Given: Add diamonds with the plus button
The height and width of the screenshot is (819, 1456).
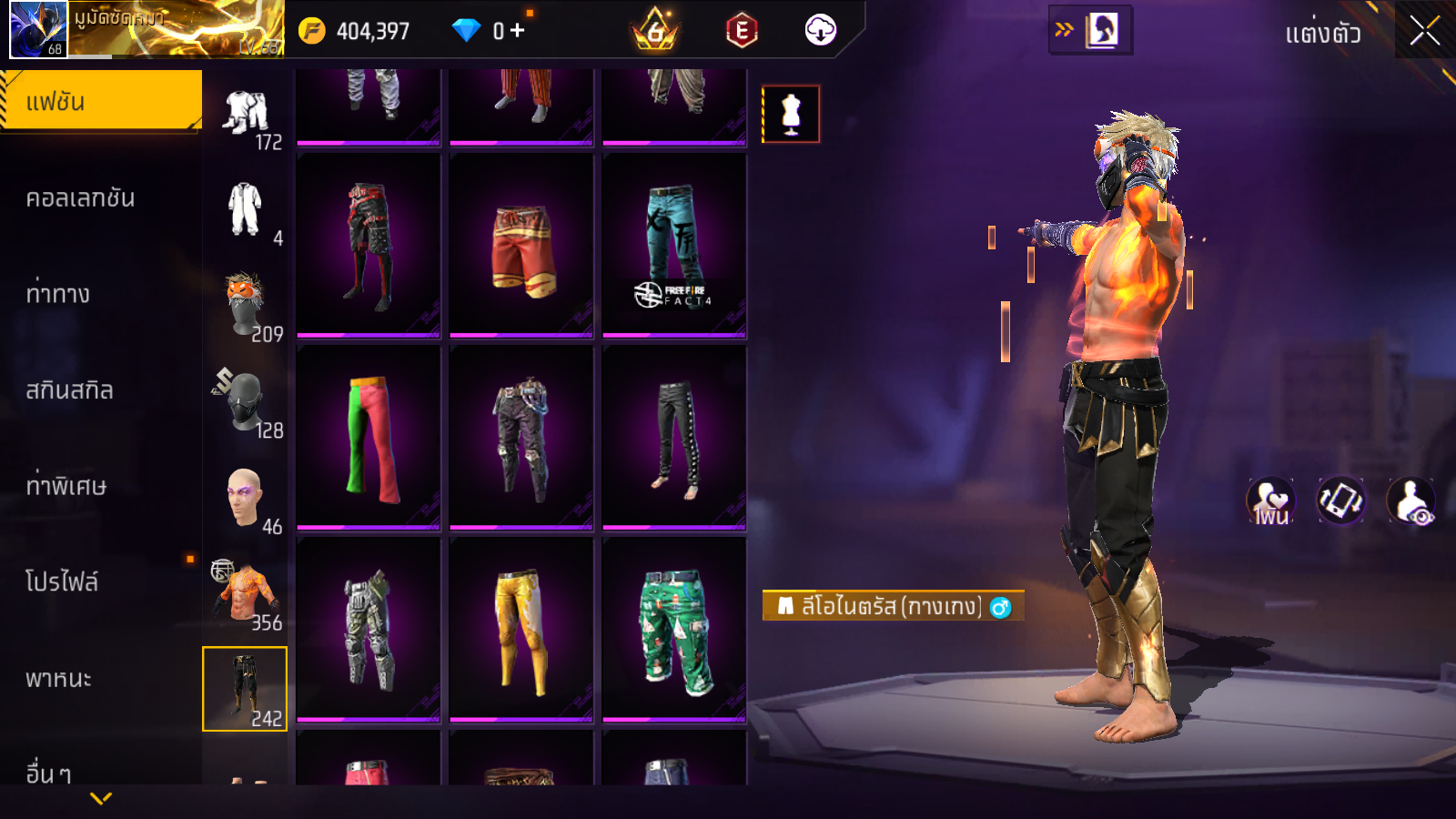Looking at the screenshot, I should coord(518,31).
